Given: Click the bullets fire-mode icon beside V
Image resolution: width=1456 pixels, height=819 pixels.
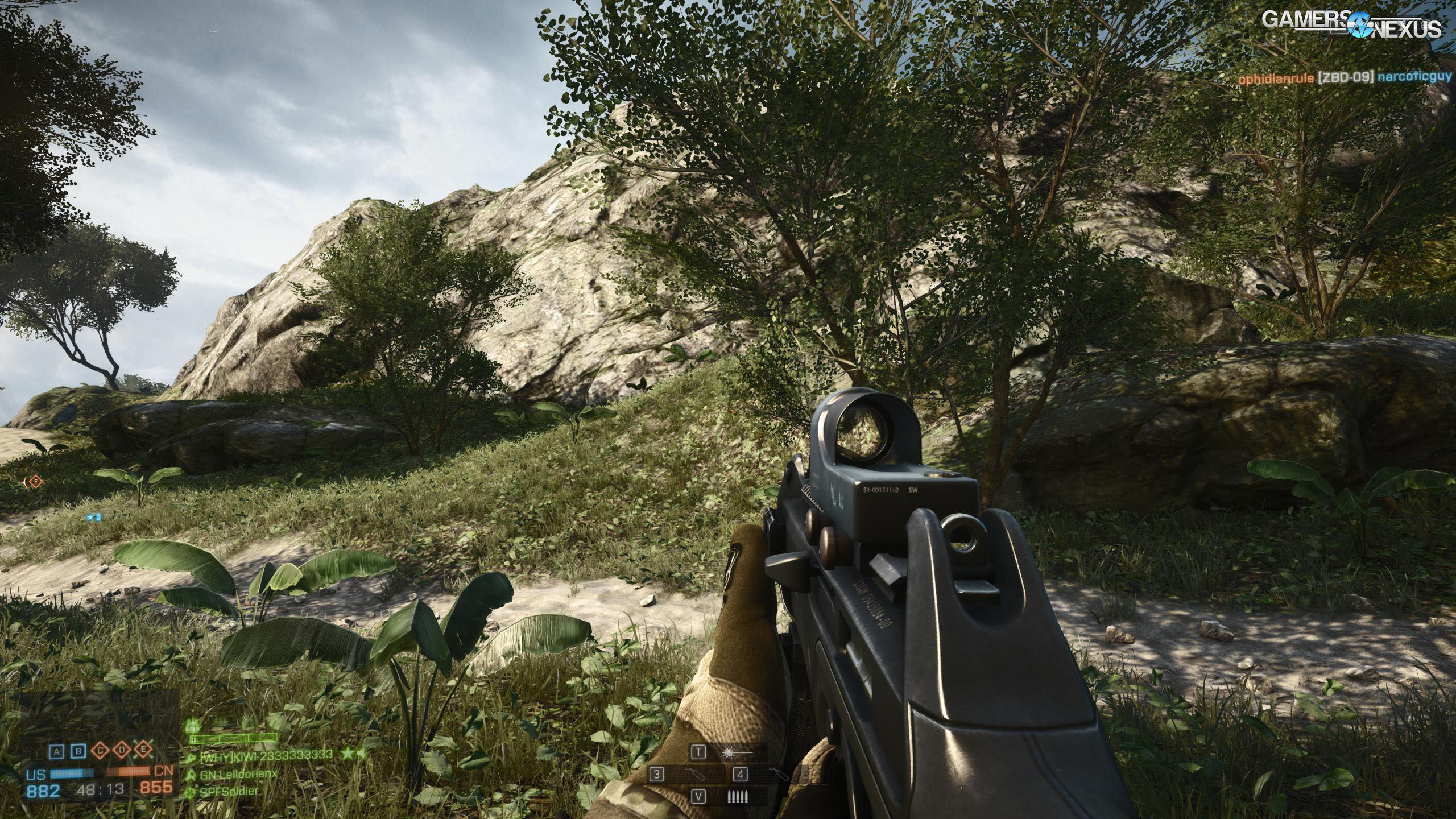Looking at the screenshot, I should pyautogui.click(x=738, y=796).
